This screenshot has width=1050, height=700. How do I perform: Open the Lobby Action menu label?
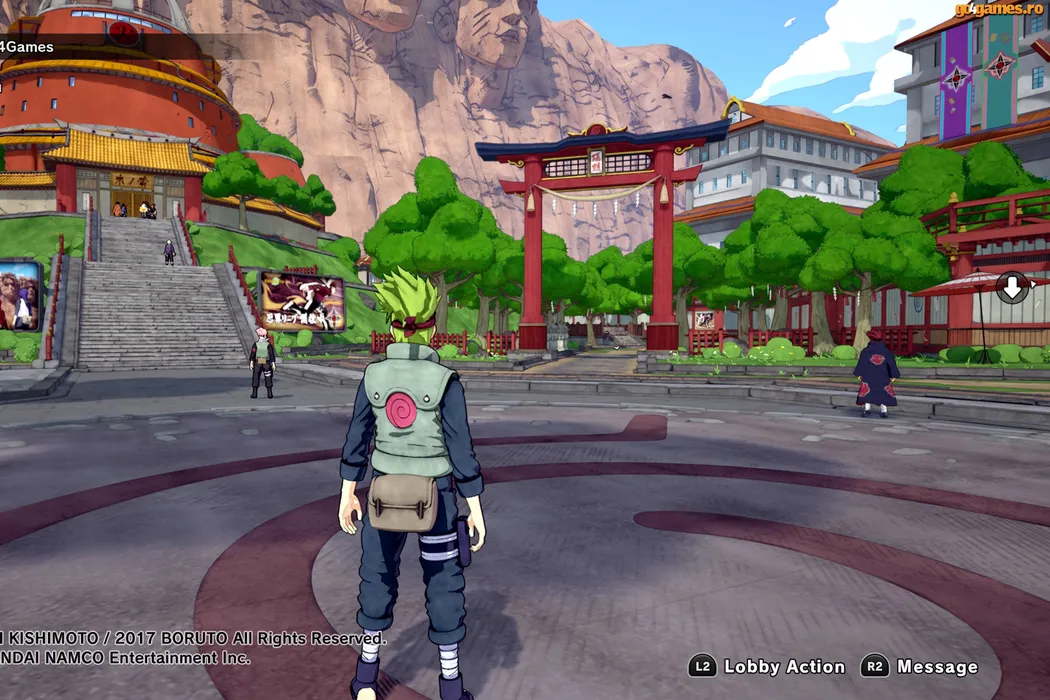click(784, 667)
